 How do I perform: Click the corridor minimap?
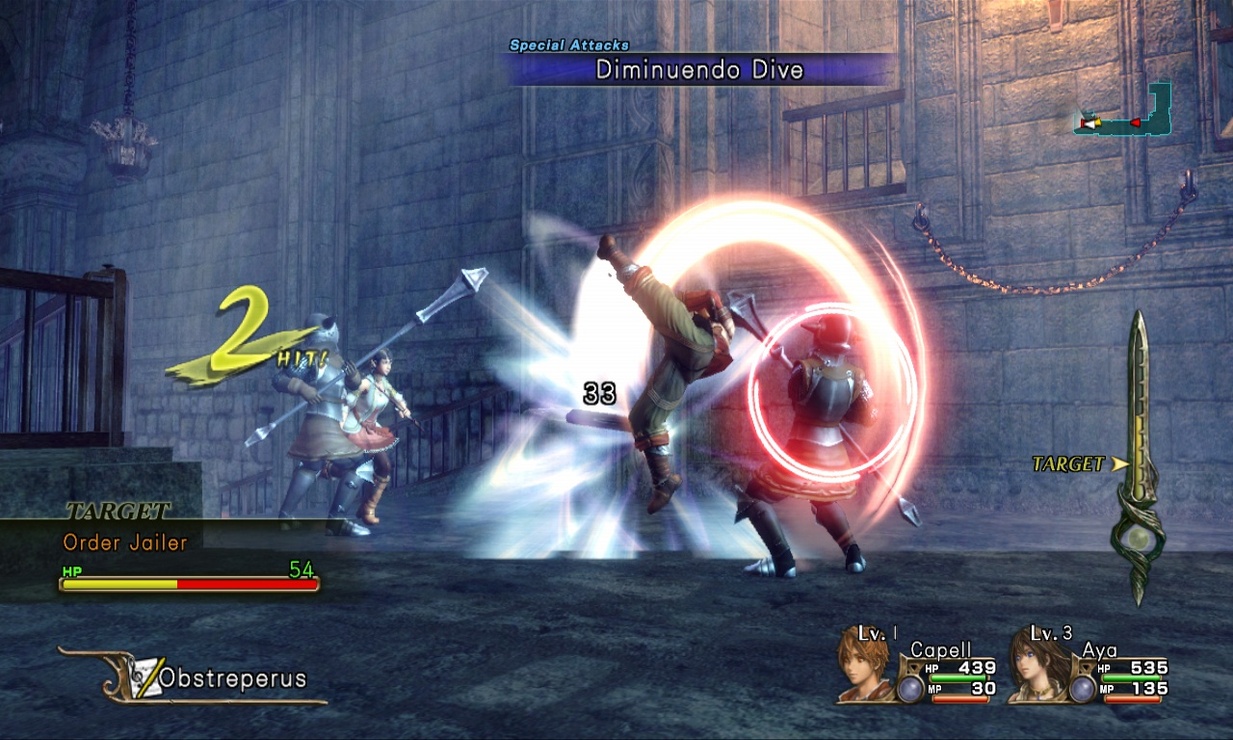[x=1124, y=113]
